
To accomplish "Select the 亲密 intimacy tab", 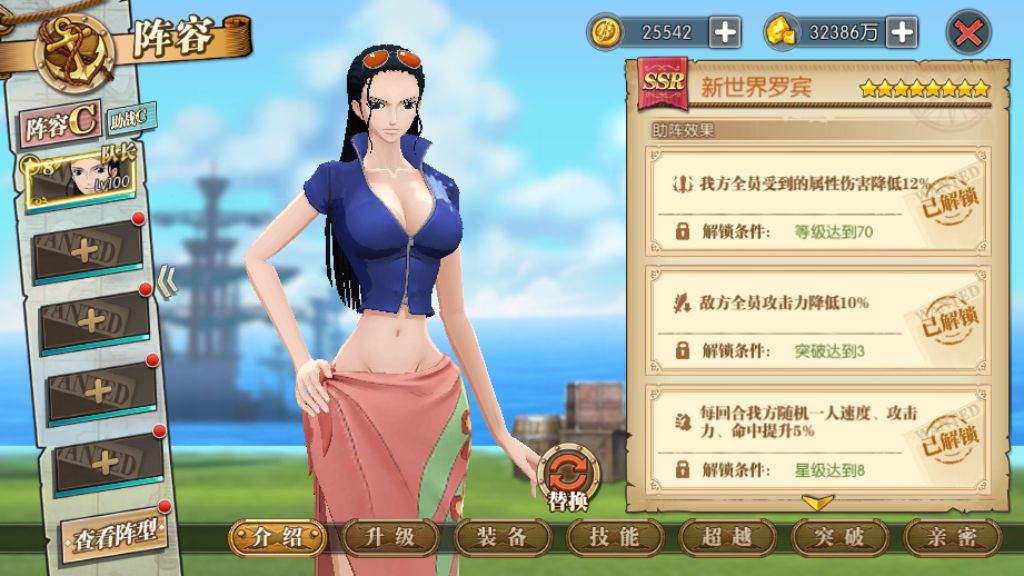I will [x=952, y=537].
